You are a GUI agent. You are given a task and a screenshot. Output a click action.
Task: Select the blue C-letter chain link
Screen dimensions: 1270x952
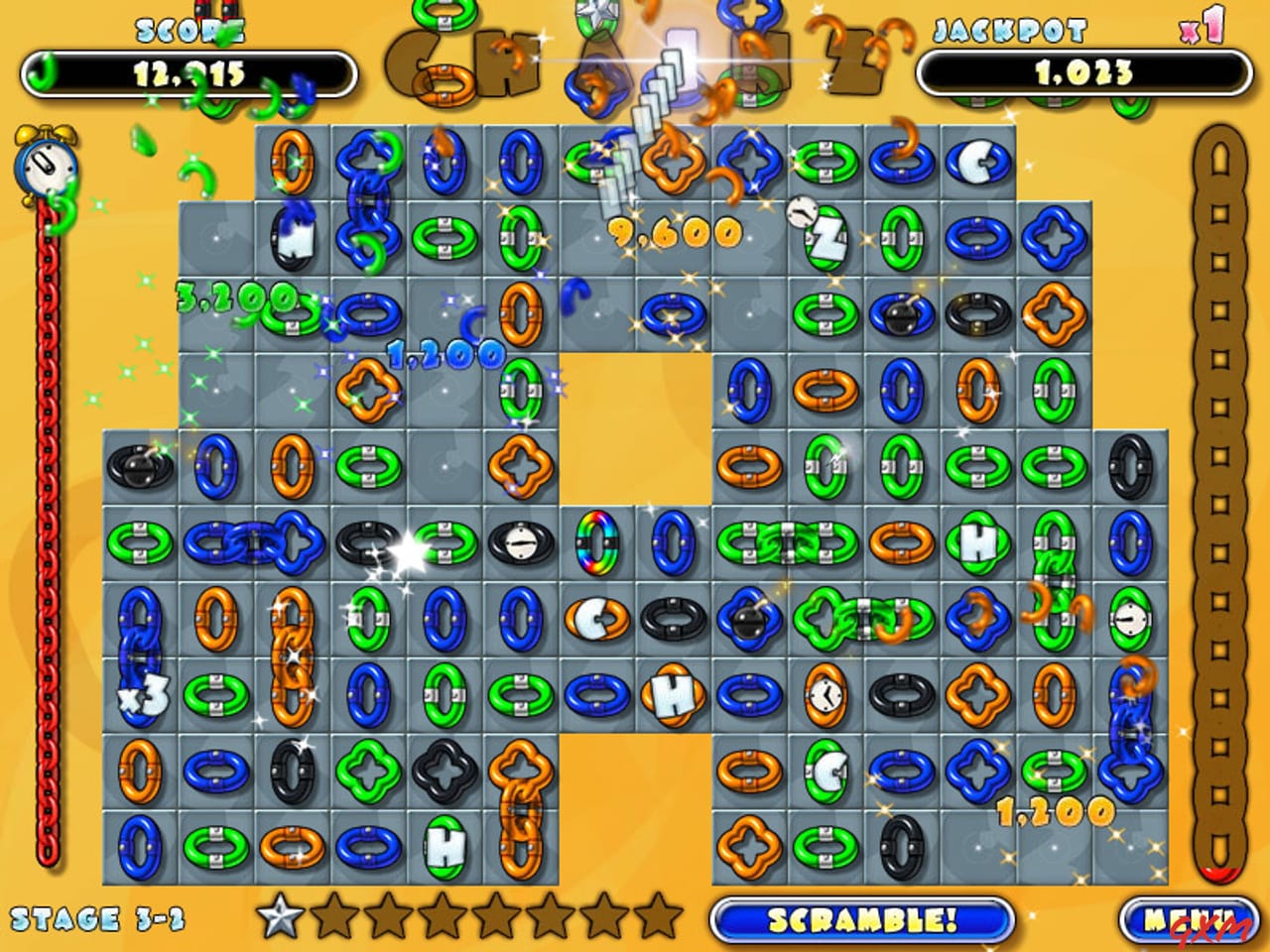pos(977,162)
